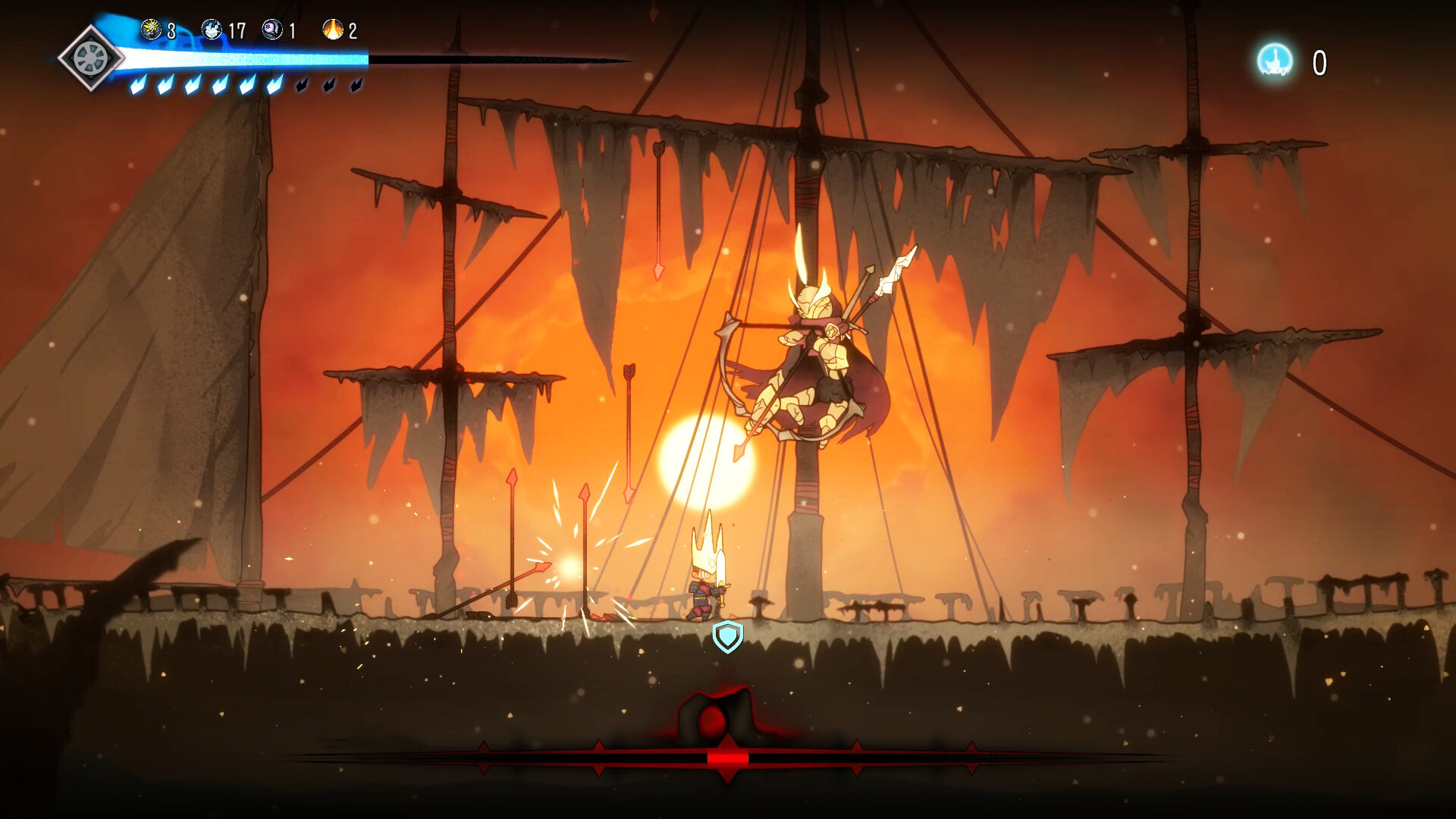Select the yellow spiky burst item icon
Viewport: 1456px width, 819px height.
pyautogui.click(x=151, y=30)
